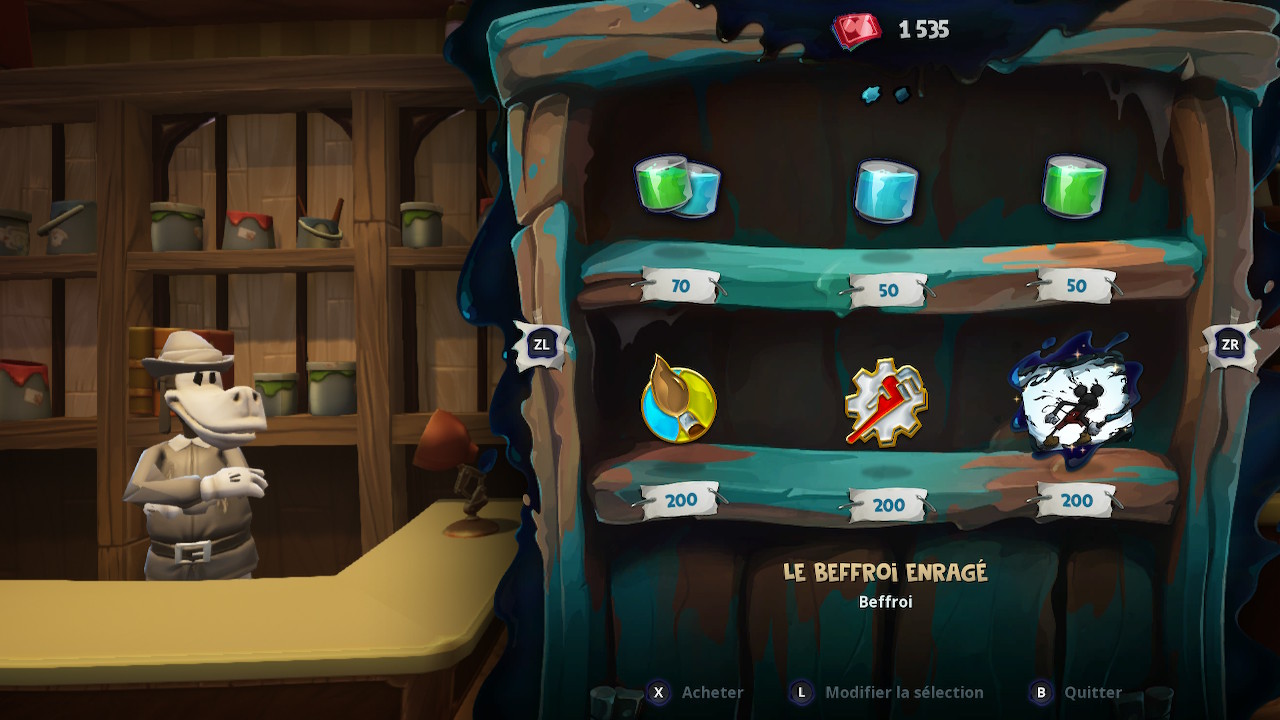Viewport: 1280px width, 720px height.
Task: Switch to previous shop page with ZL tab
Action: 541,345
